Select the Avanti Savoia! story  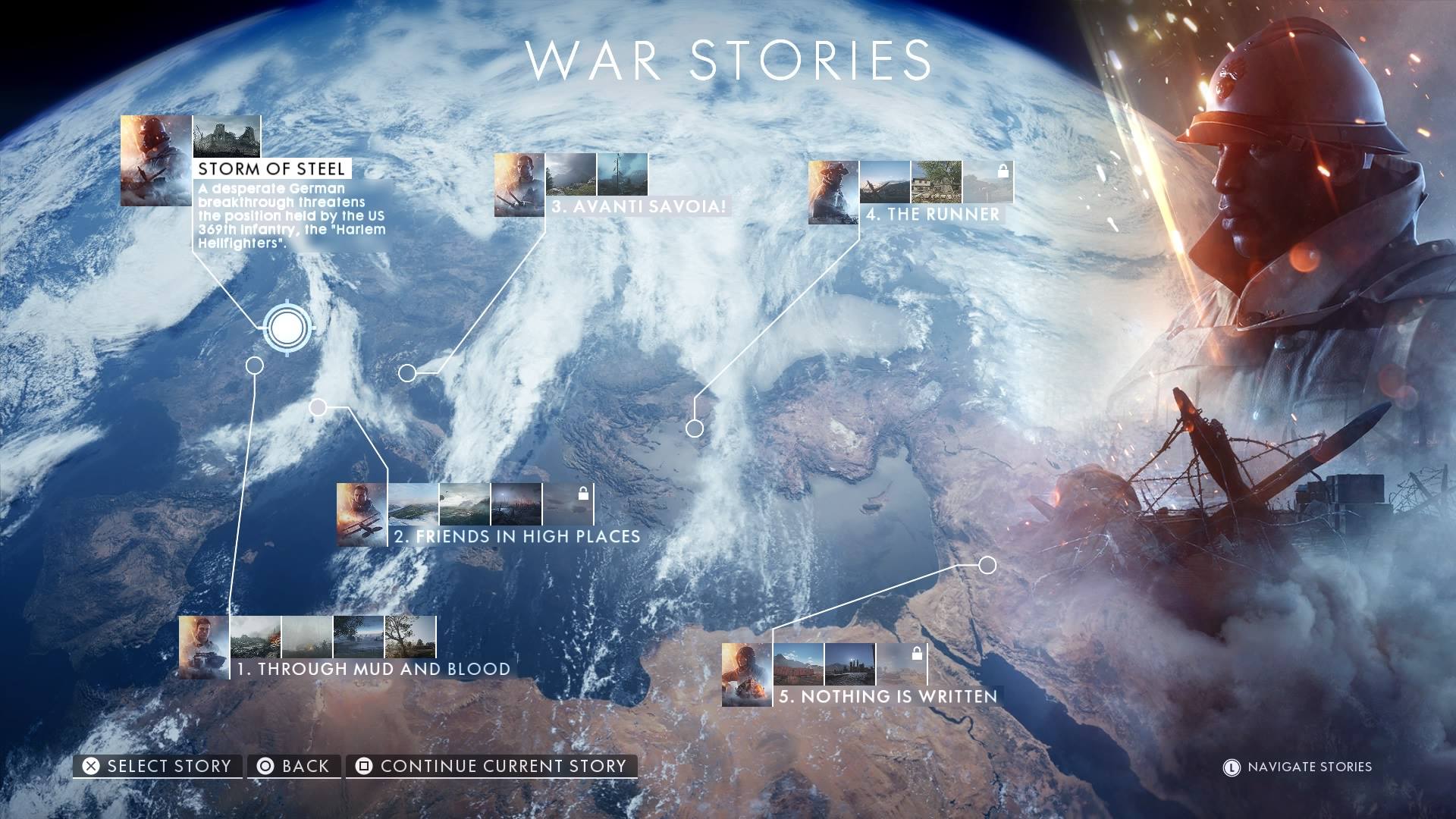(638, 206)
